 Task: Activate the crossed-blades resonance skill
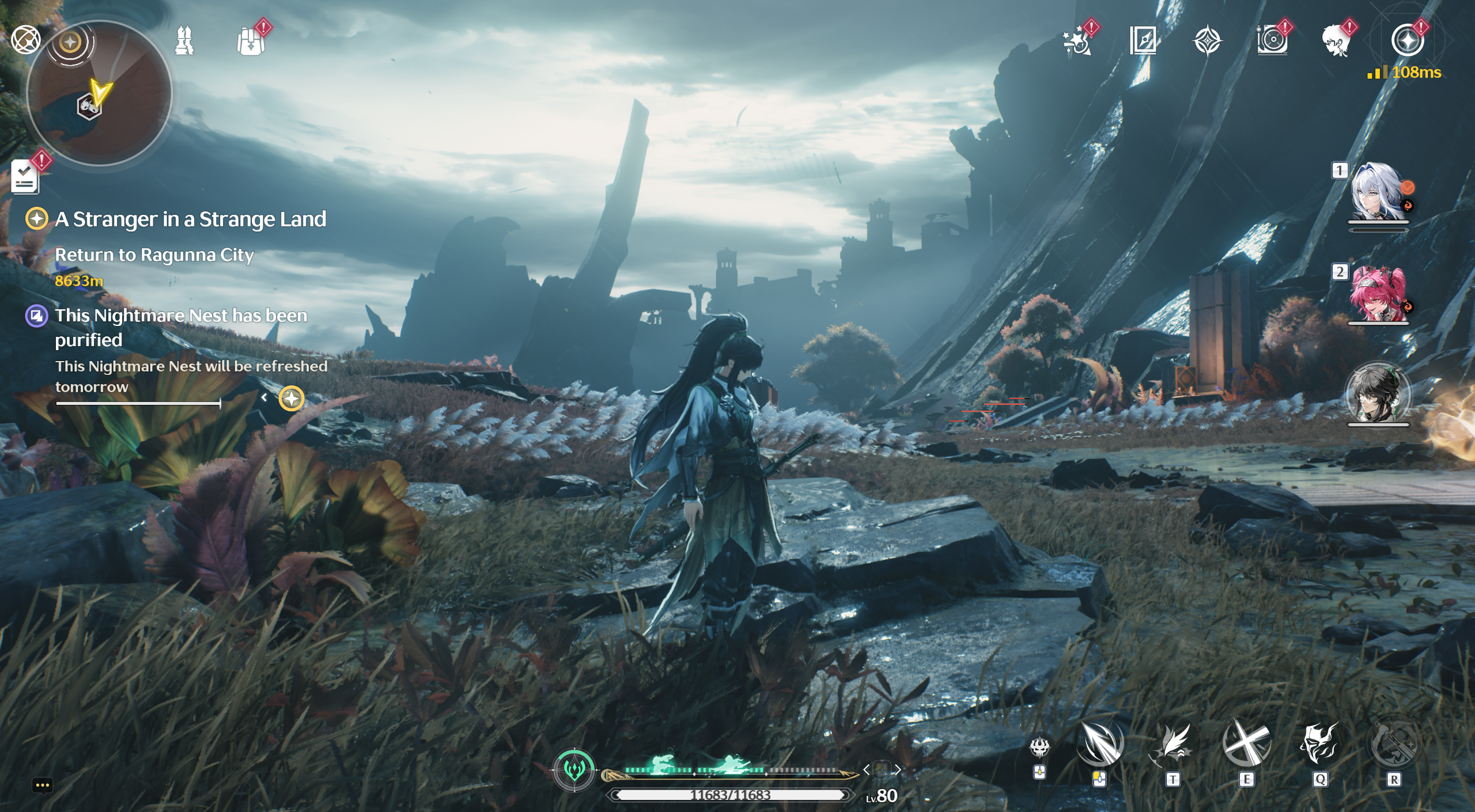1246,744
